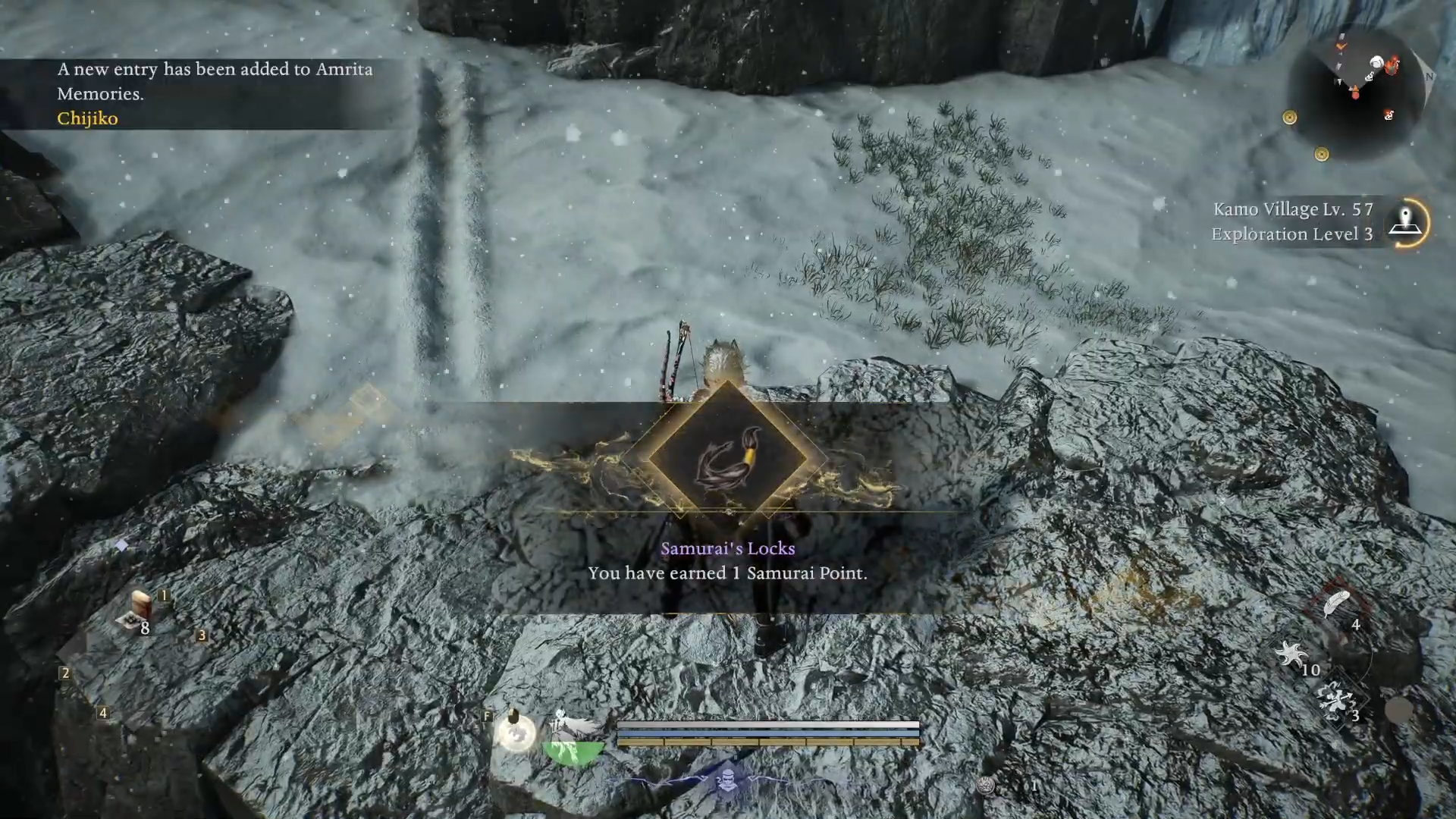Click the coin icon near the bottom
This screenshot has height=819, width=1456.
[x=986, y=786]
